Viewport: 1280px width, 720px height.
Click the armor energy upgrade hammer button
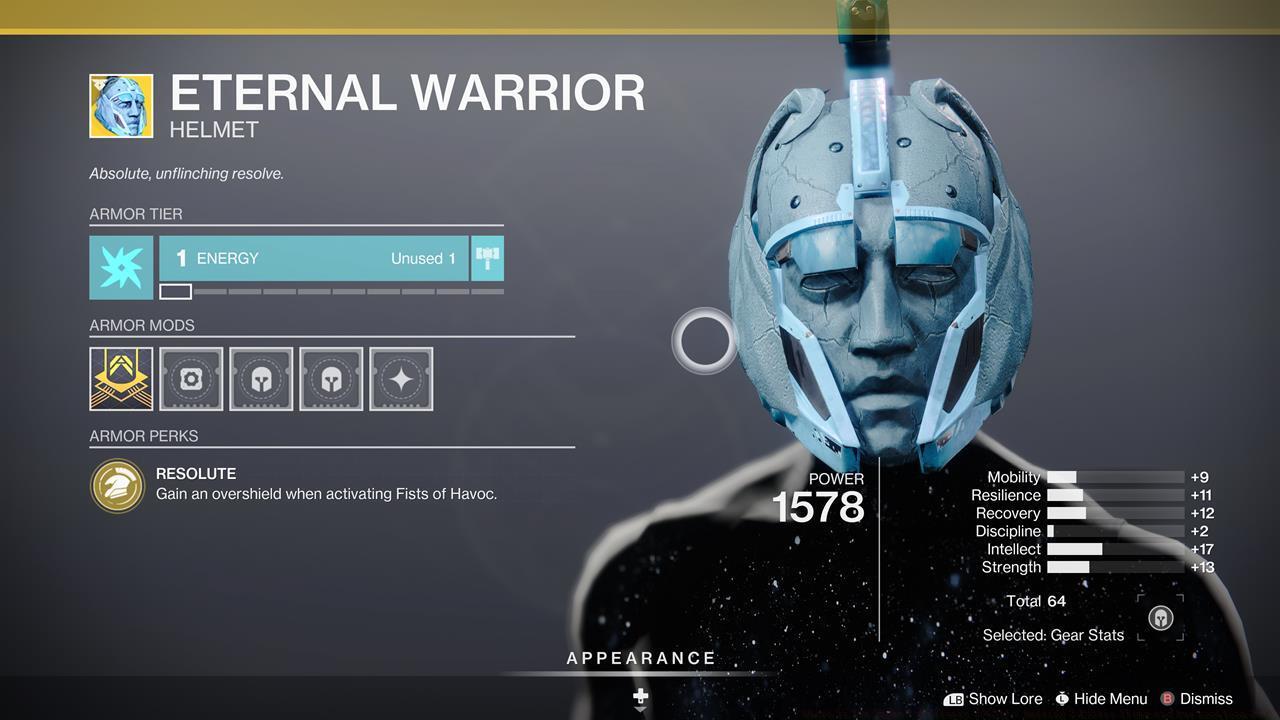487,258
